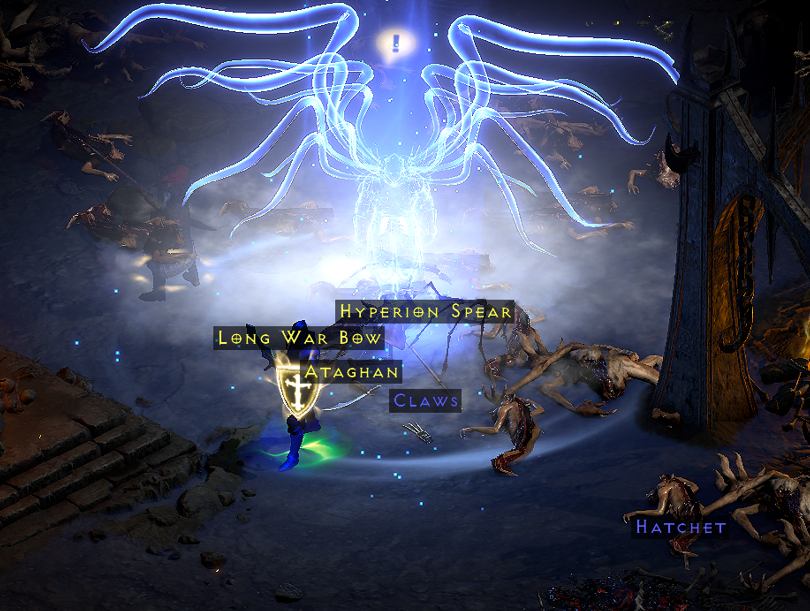Select the Long War Bow item label

click(300, 338)
